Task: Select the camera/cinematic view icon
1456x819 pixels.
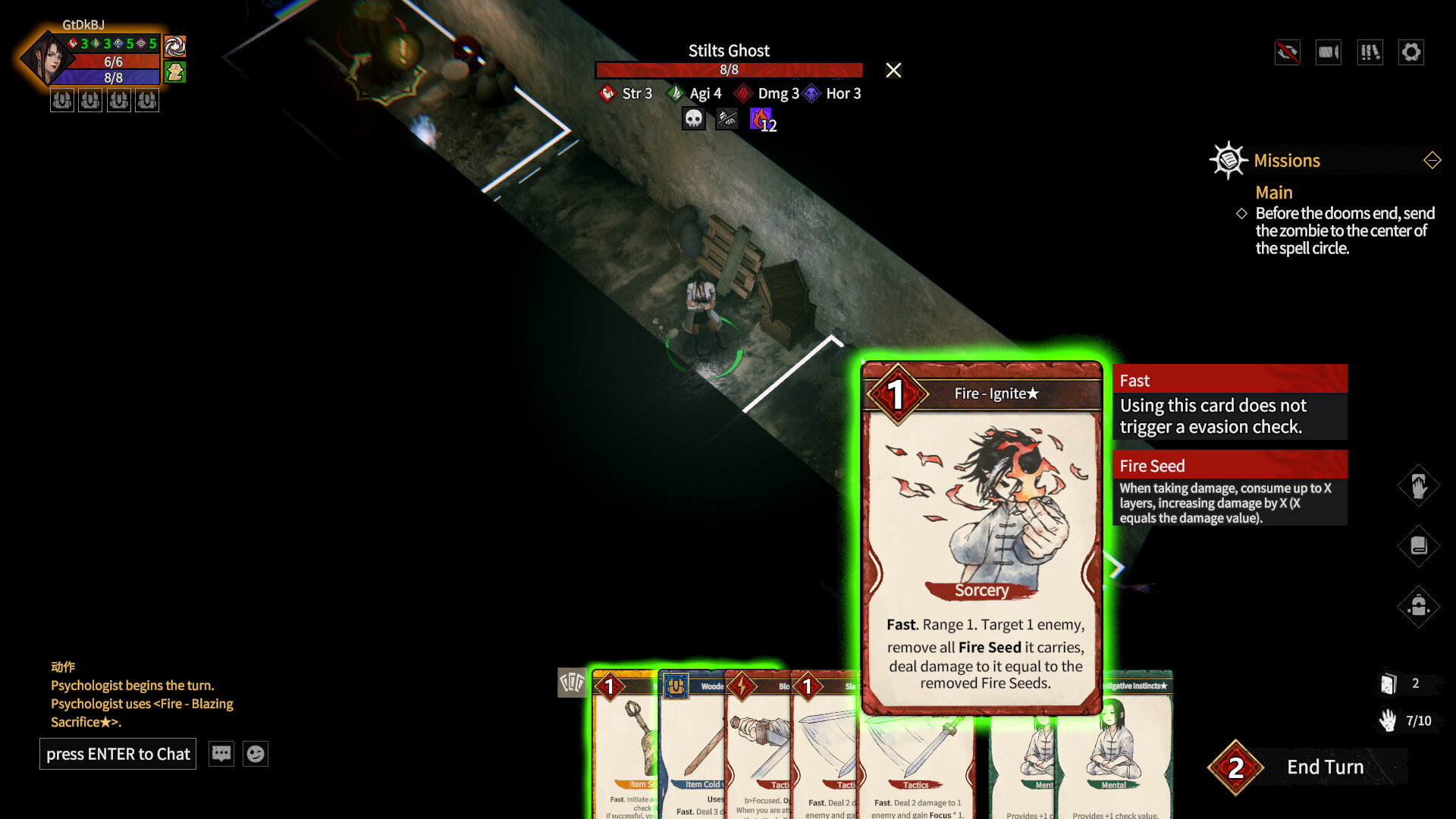Action: point(1328,52)
